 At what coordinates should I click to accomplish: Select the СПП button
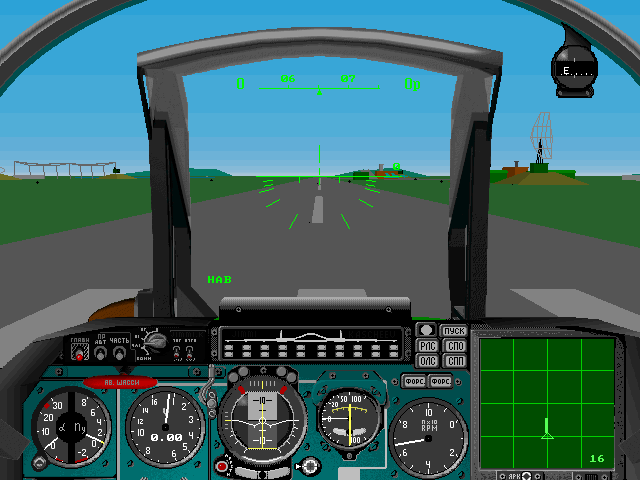(x=455, y=360)
